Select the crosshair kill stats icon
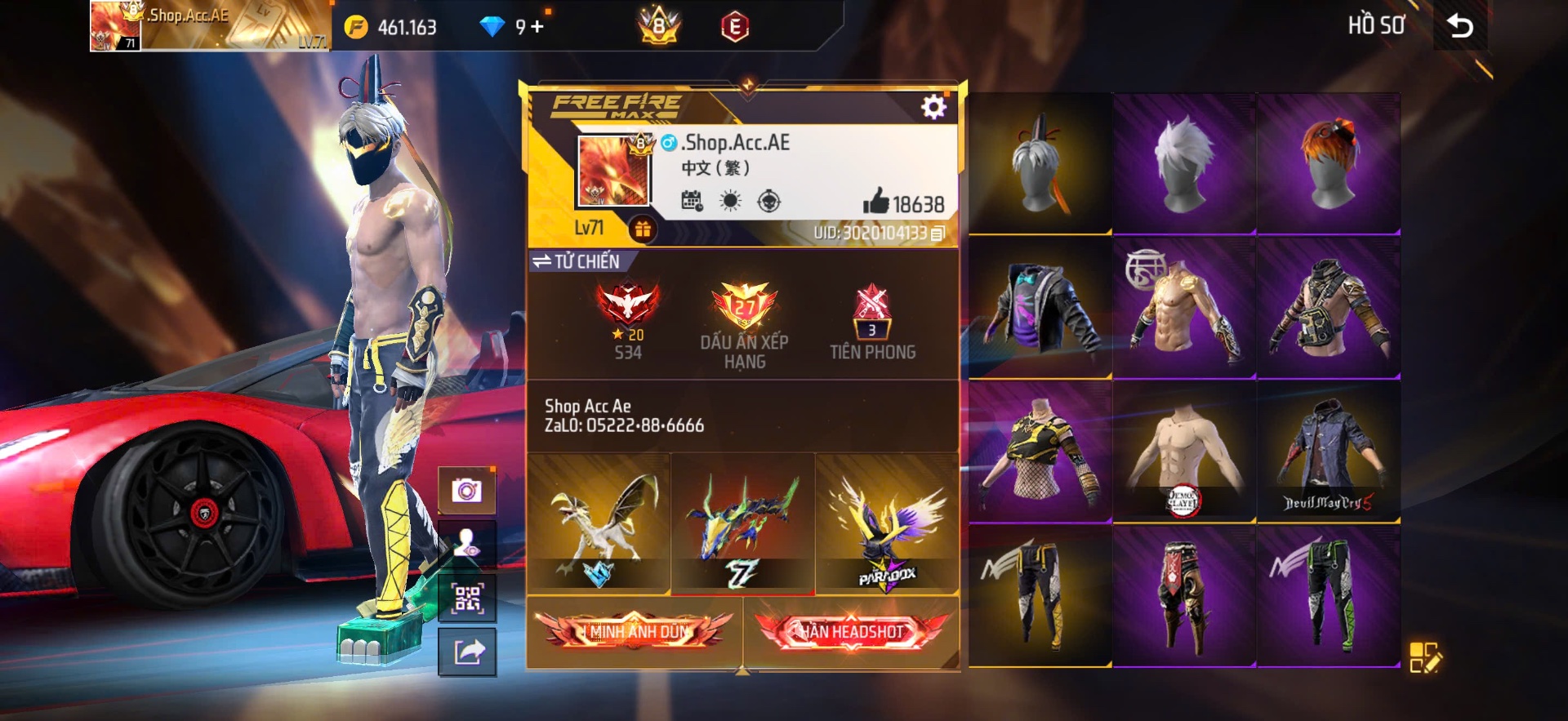Screen dimensions: 1568x721 [x=768, y=200]
